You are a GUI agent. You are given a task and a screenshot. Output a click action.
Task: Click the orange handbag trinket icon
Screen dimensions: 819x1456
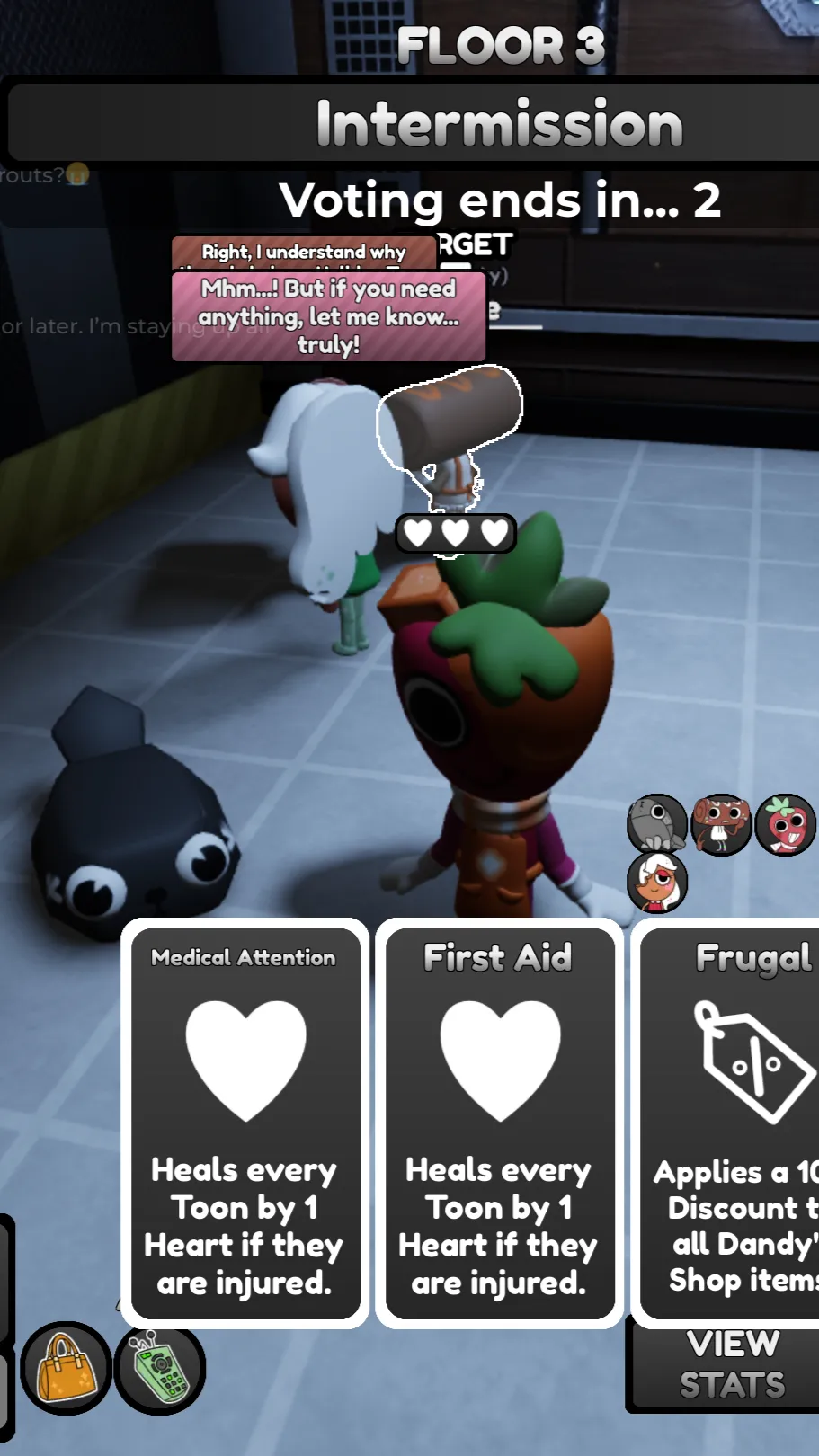click(66, 1369)
